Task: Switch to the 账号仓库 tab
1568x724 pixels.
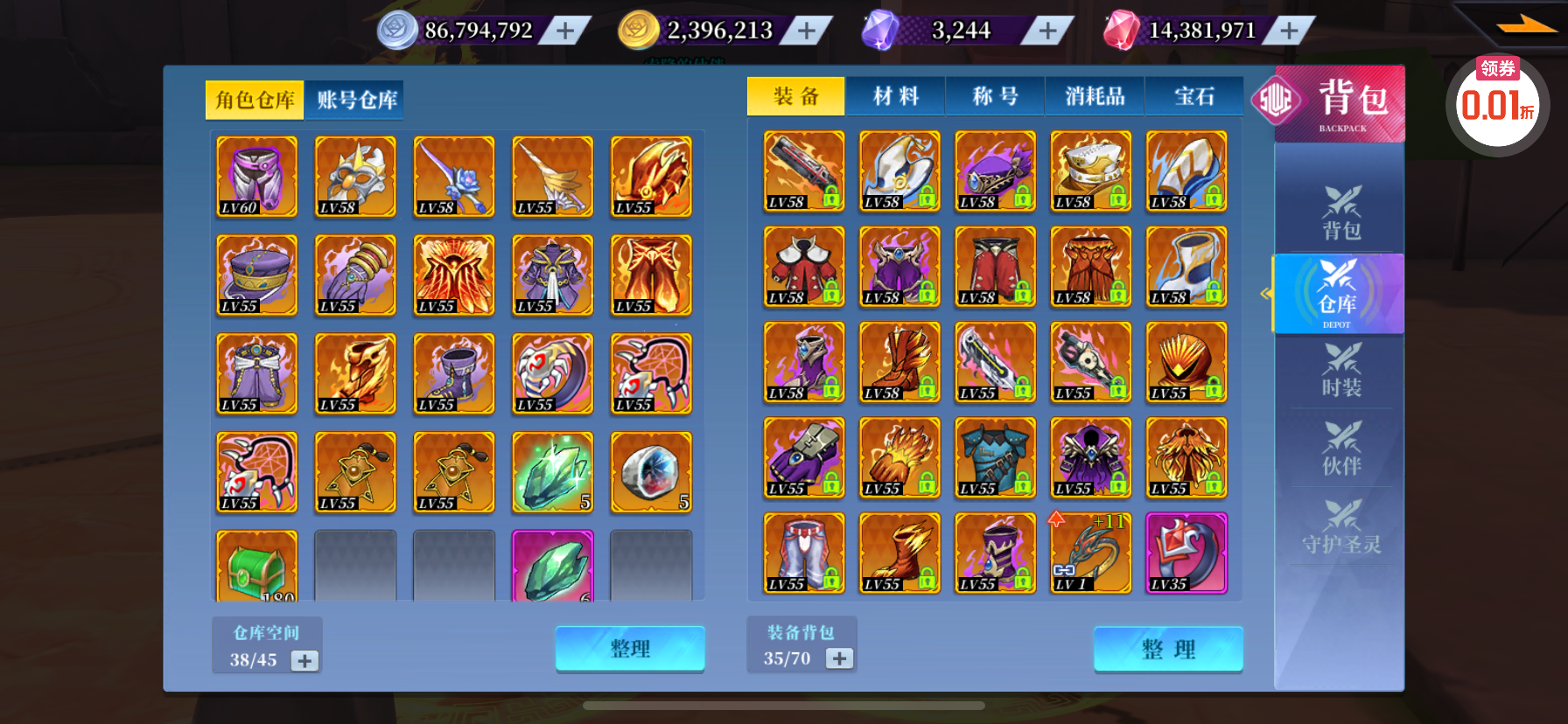Action: pos(356,100)
